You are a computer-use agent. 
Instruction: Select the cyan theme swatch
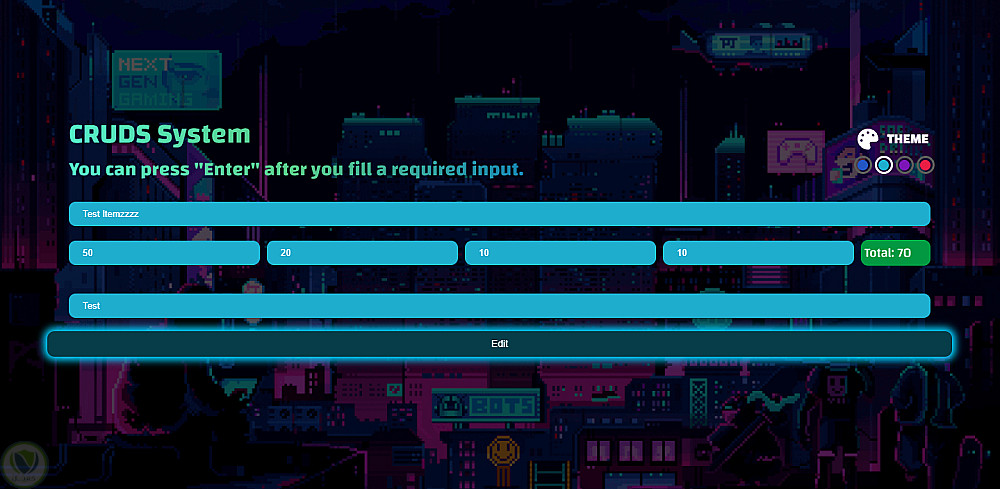(x=884, y=165)
